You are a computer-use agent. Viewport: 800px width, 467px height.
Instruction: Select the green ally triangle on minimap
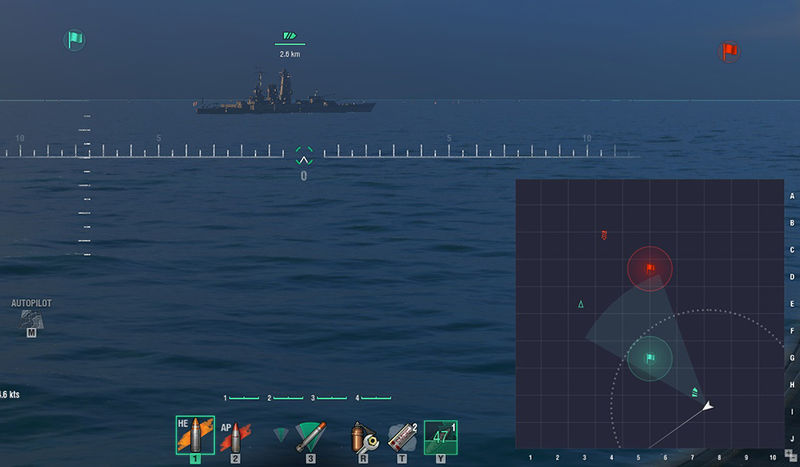(x=581, y=303)
